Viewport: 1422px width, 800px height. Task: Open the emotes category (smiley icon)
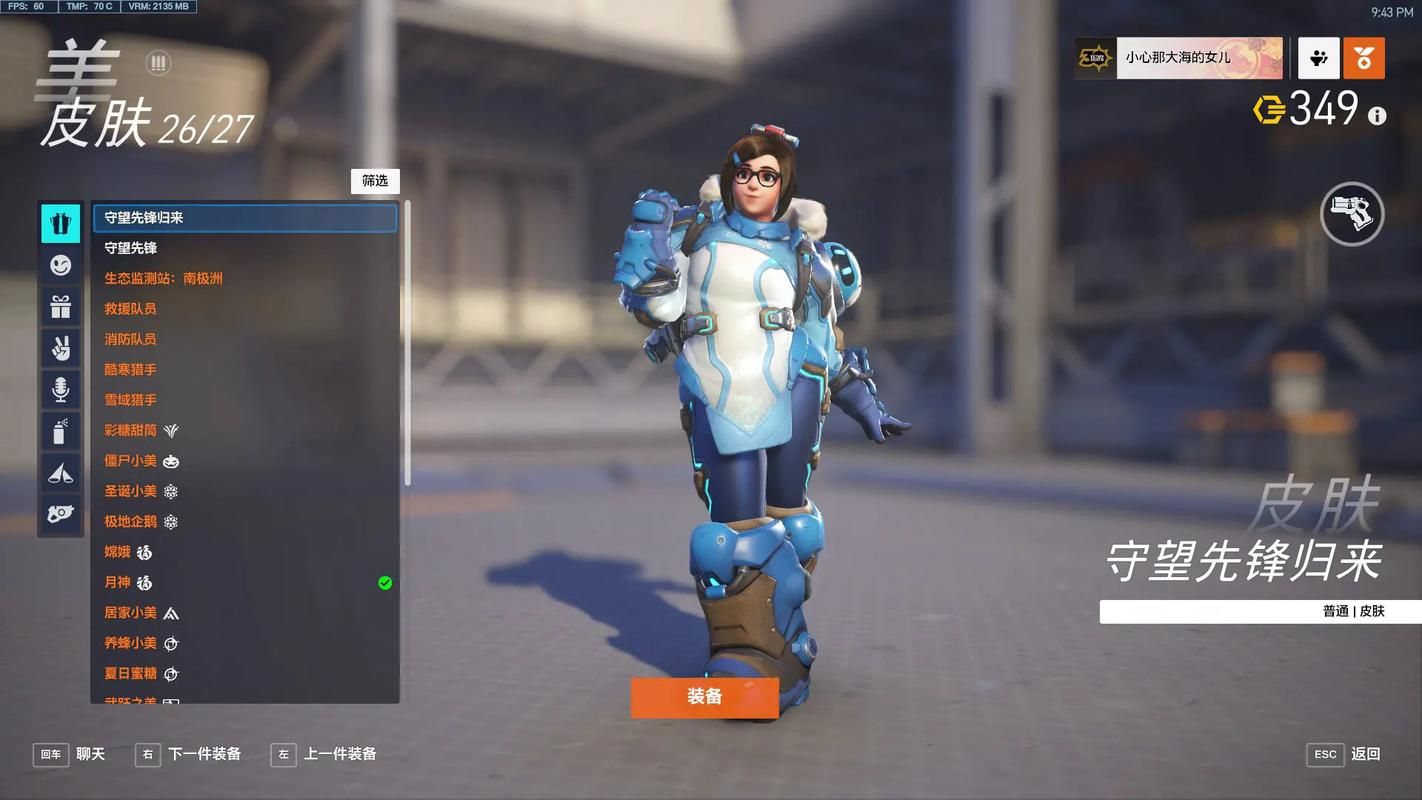[60, 265]
